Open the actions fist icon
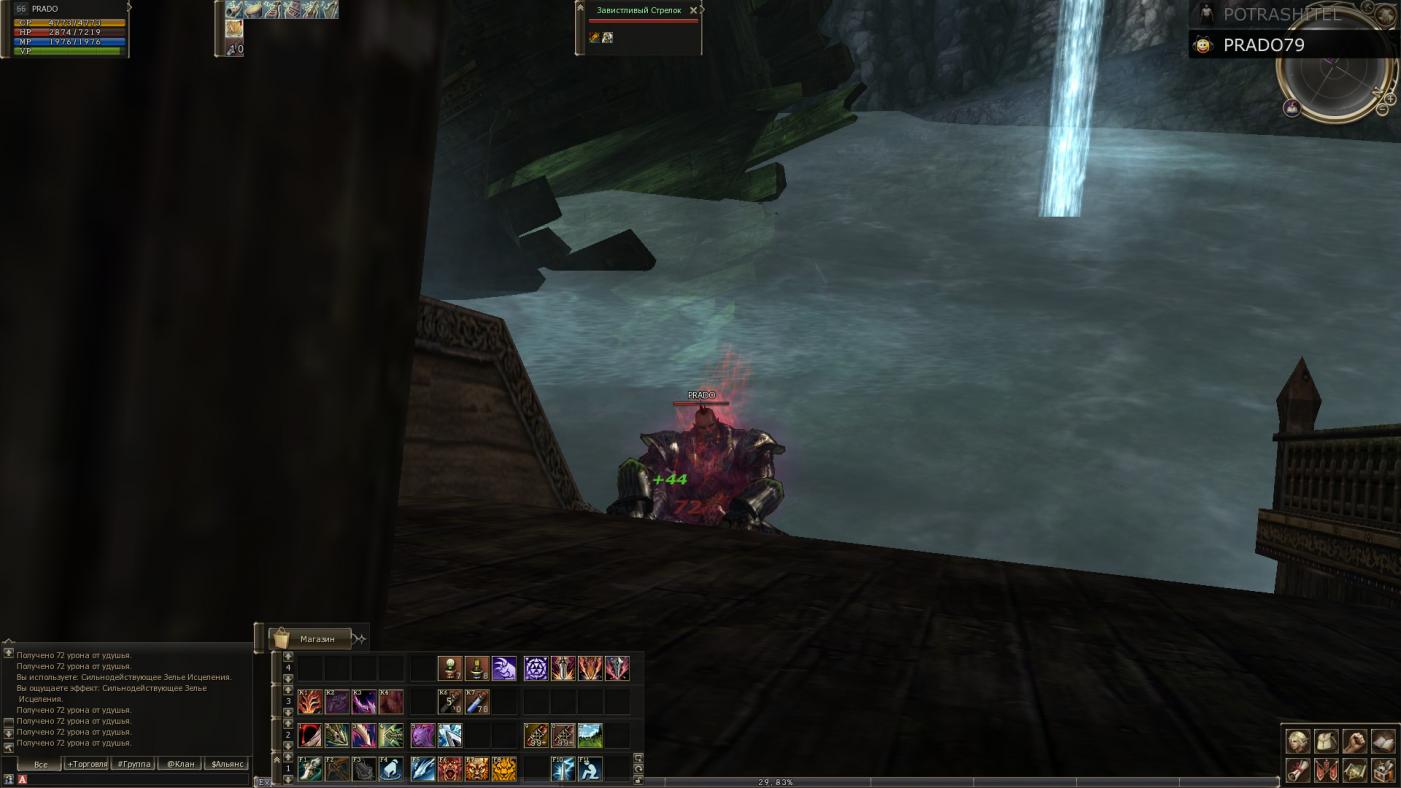The height and width of the screenshot is (788, 1401). pyautogui.click(x=1355, y=741)
